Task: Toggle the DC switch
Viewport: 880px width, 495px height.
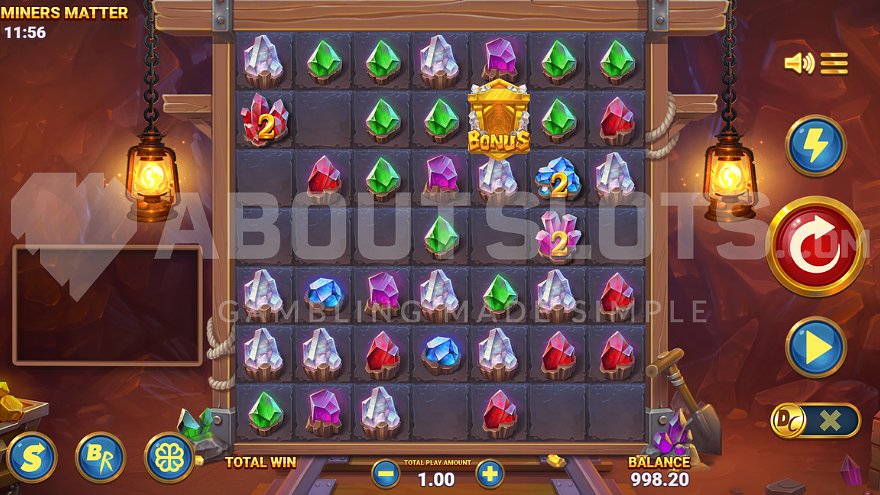Action: pos(814,421)
